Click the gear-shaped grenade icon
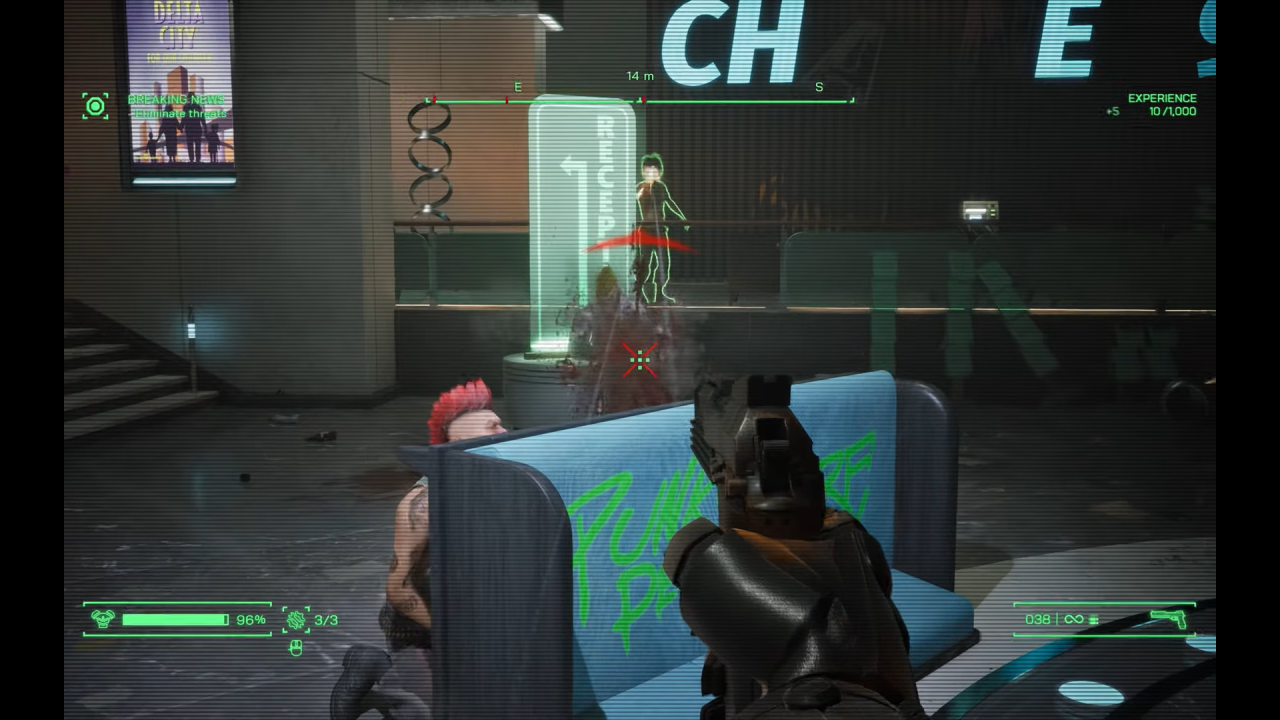The height and width of the screenshot is (720, 1280). [x=296, y=620]
